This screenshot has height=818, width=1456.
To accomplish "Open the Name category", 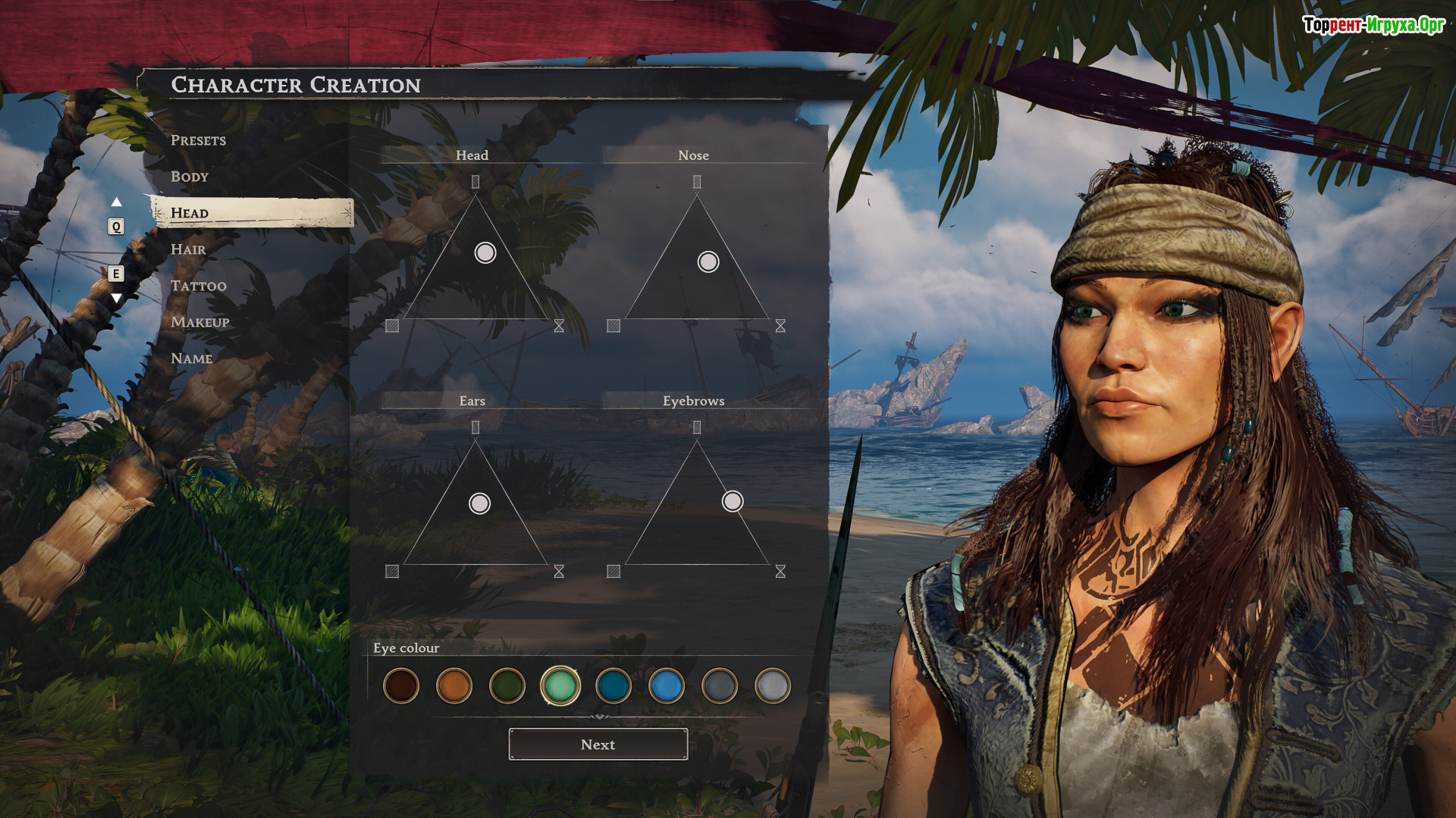I will pos(191,359).
